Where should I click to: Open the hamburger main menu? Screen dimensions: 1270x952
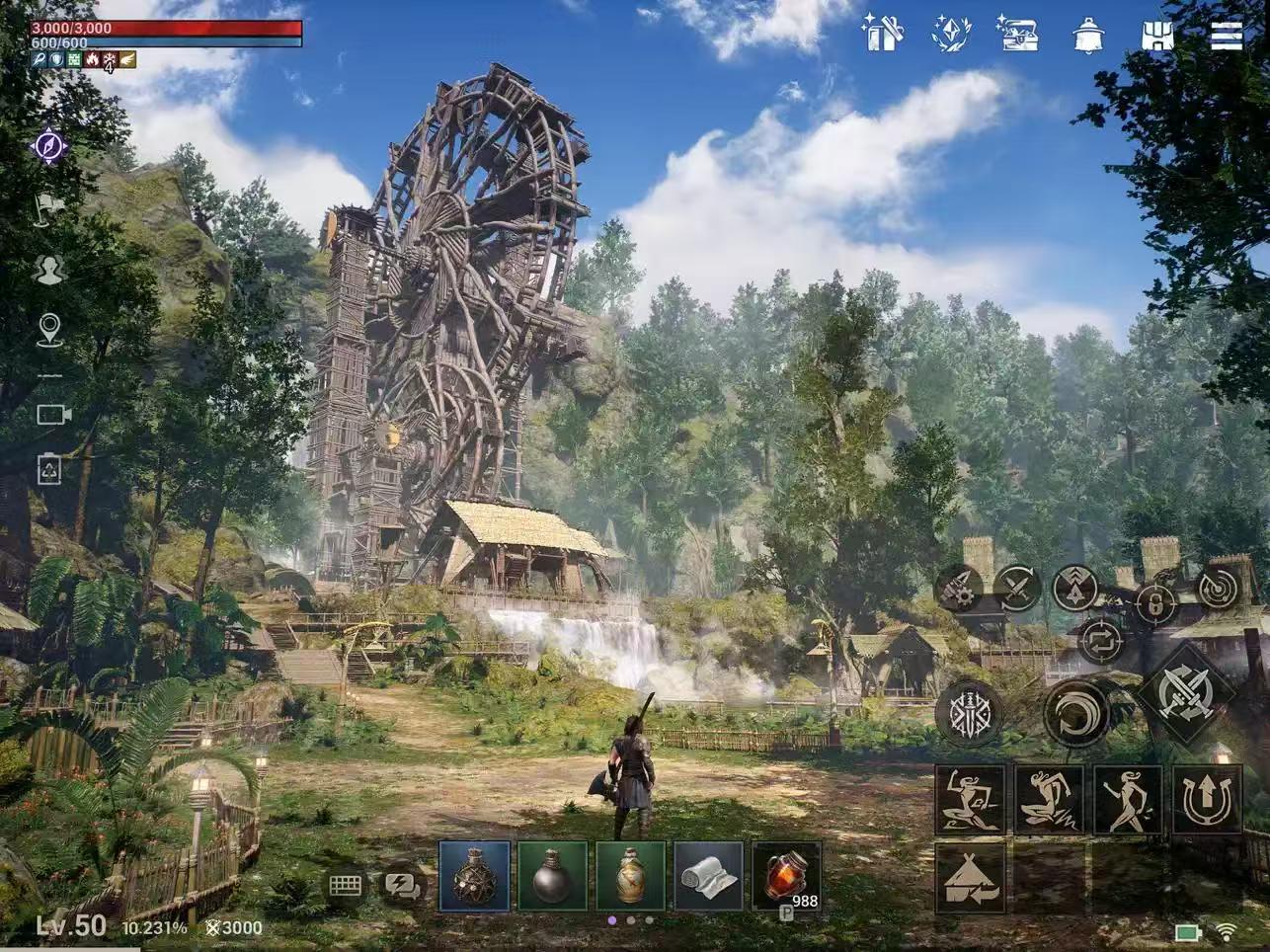coord(1227,35)
